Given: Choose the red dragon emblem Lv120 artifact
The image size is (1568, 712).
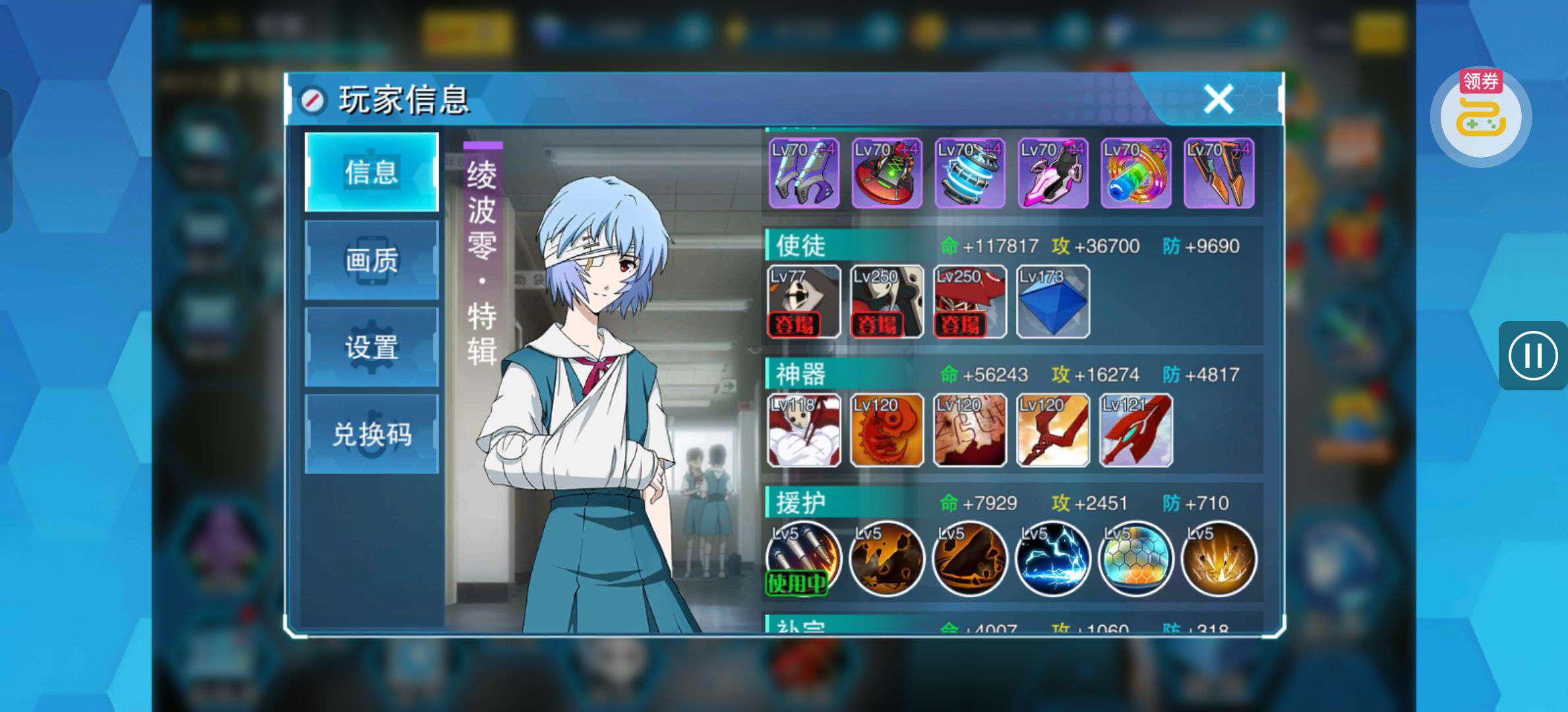Looking at the screenshot, I should point(886,430).
